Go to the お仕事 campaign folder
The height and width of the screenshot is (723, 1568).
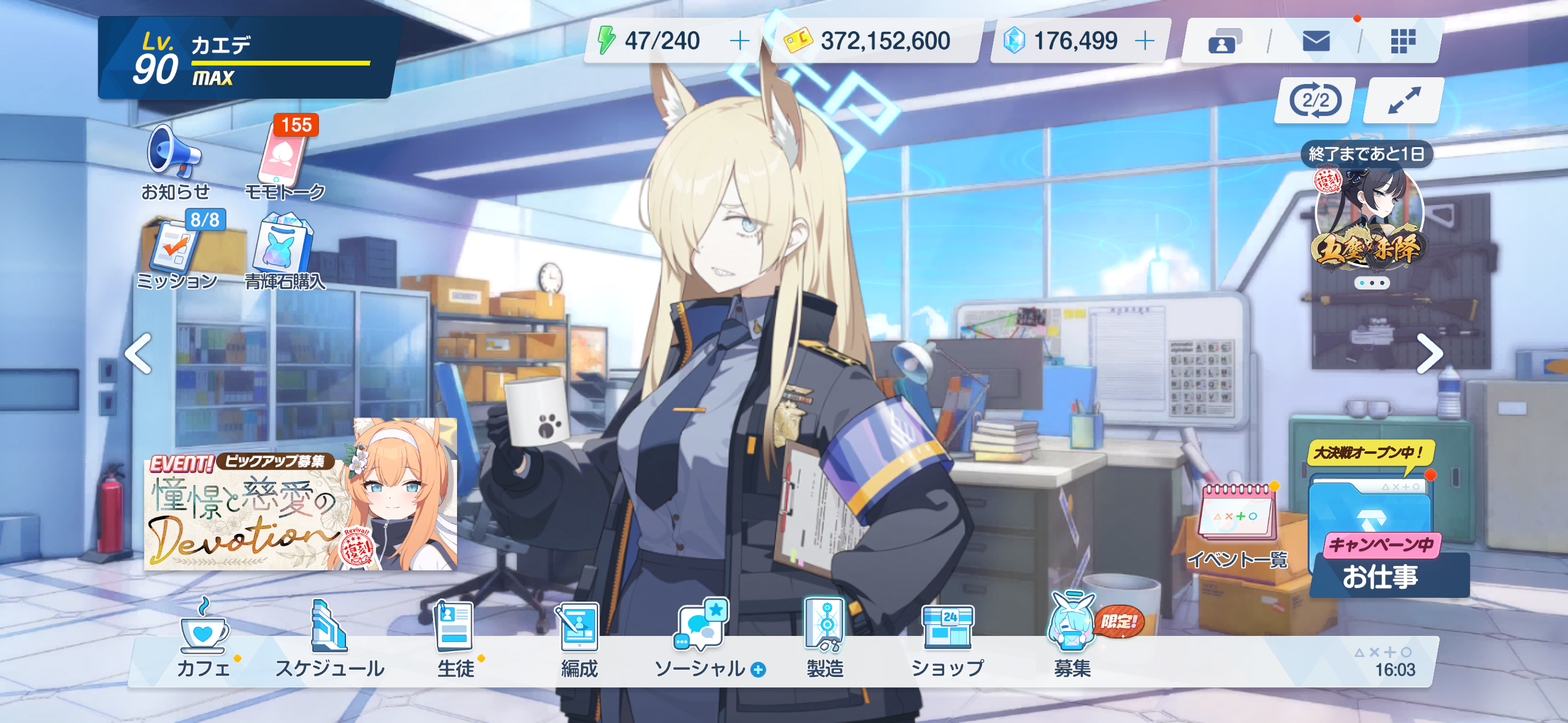click(1379, 540)
